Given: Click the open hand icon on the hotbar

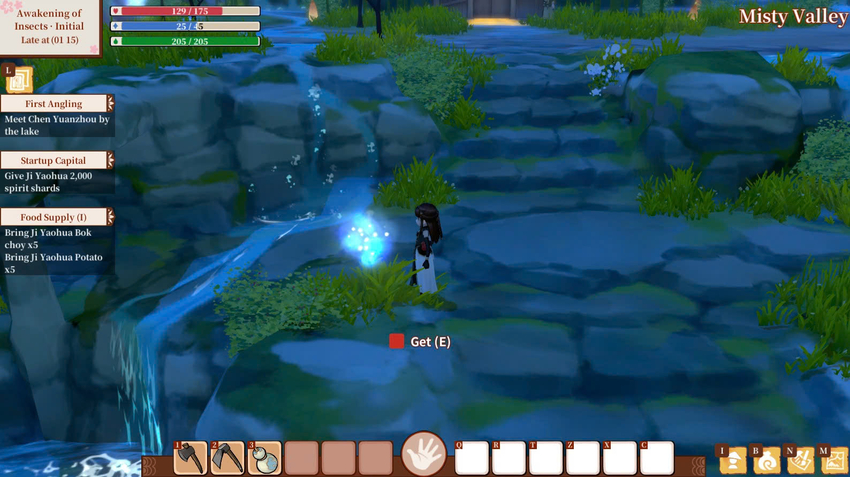Looking at the screenshot, I should pos(424,455).
